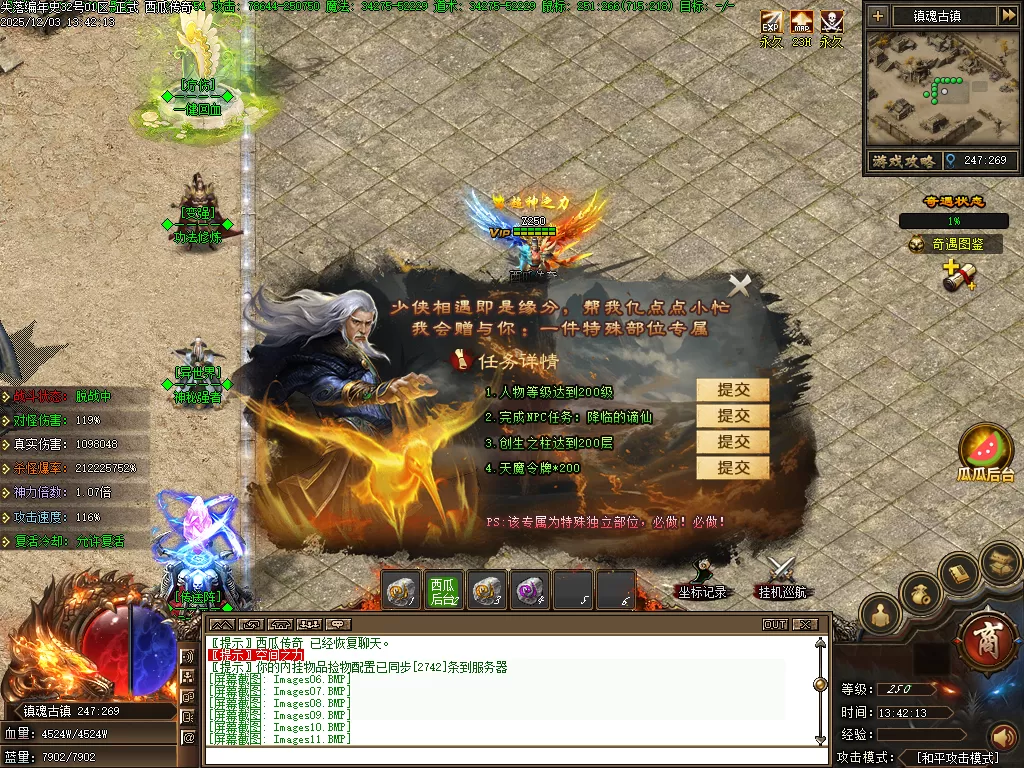This screenshot has width=1024, height=768.
Task: Use the purple scroll in hotbar slot 4
Action: 529,590
